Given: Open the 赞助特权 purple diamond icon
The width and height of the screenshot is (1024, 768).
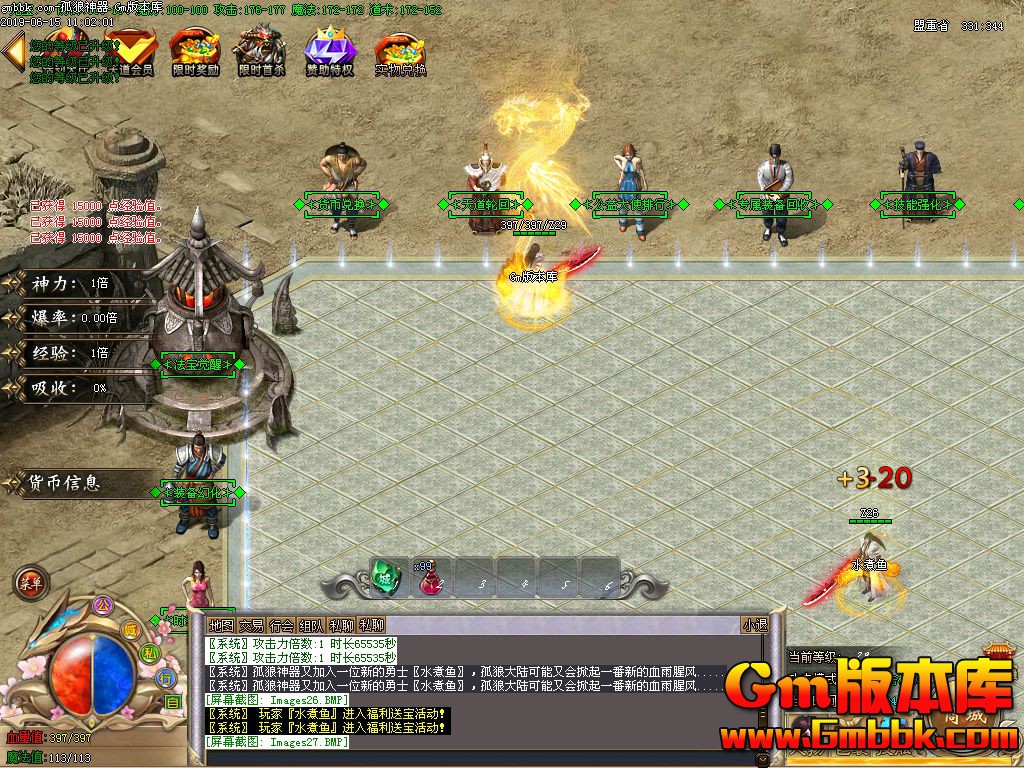Looking at the screenshot, I should tap(329, 50).
